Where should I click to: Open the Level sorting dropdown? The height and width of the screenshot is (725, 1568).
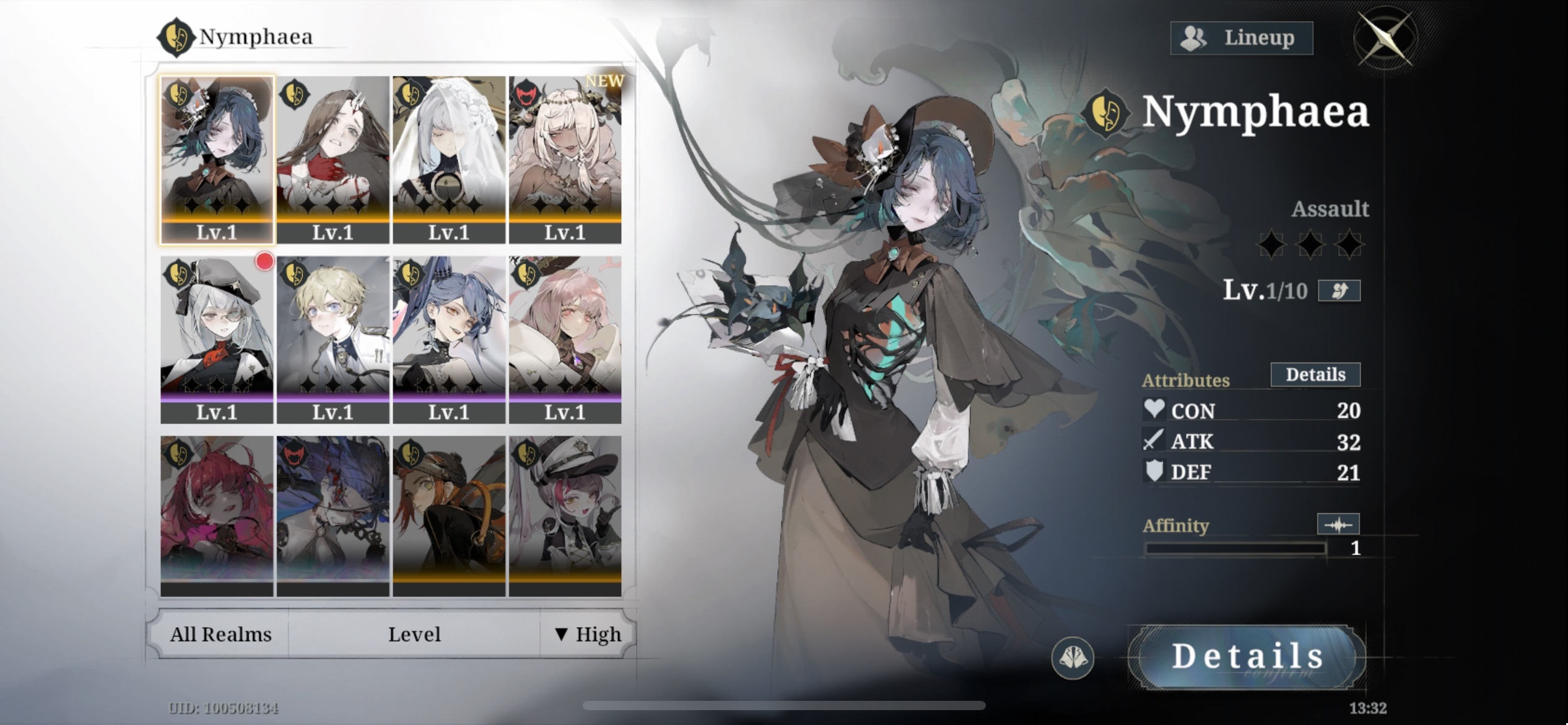(x=414, y=634)
